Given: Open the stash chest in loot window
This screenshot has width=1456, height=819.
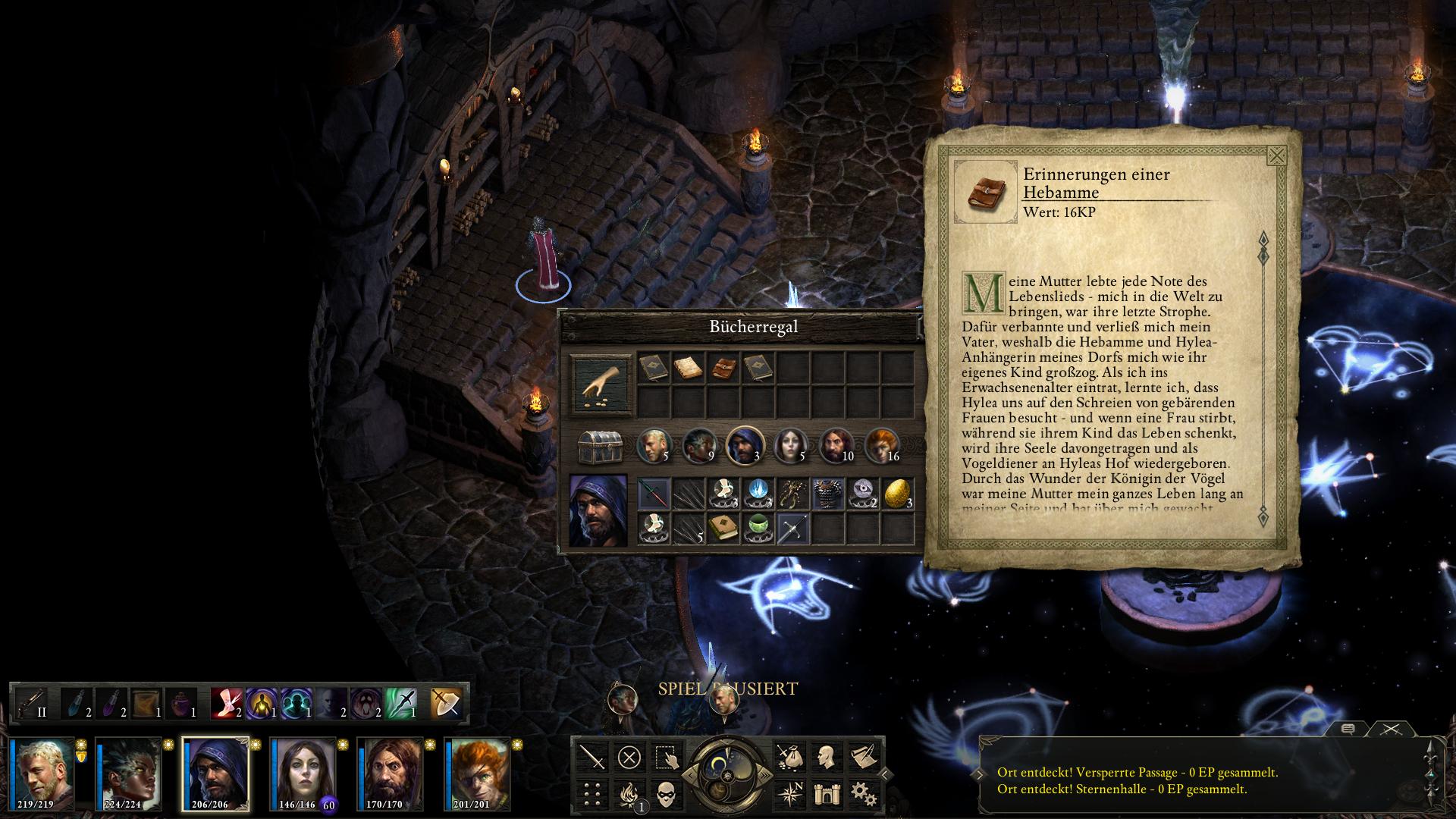Looking at the screenshot, I should point(600,447).
